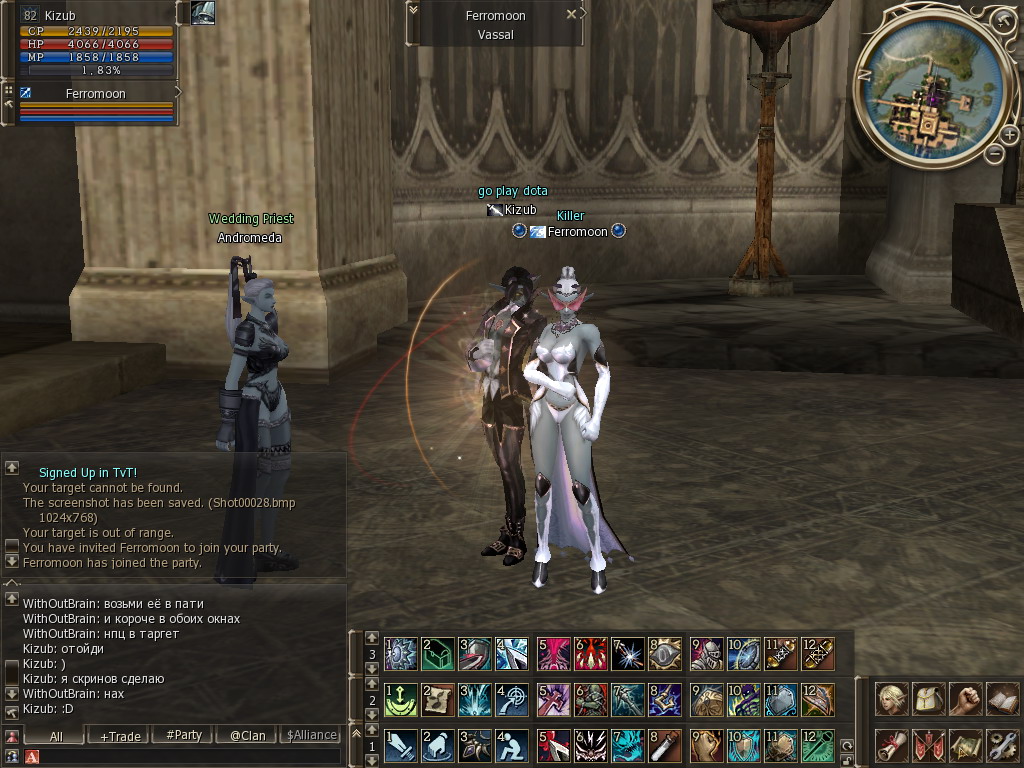Switch to the +Trade chat tab
Screen dimensions: 1024x768
[x=120, y=736]
